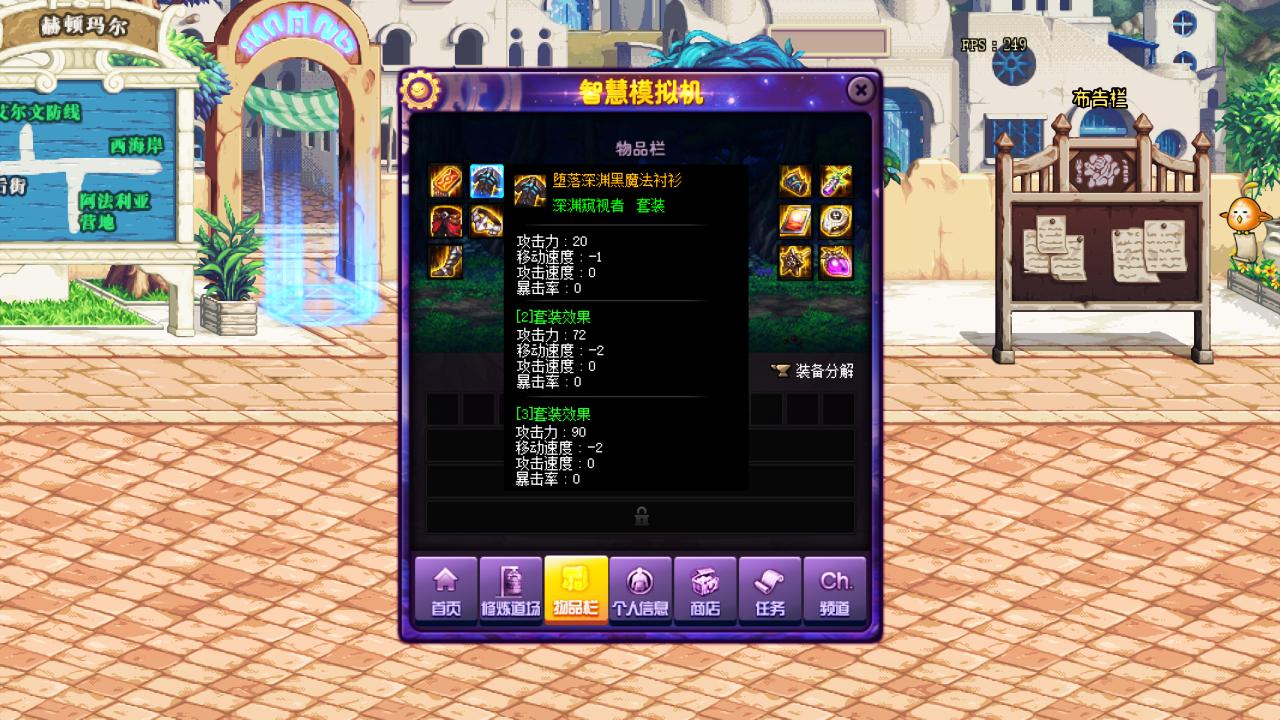Click the ring item in the right grid
Image resolution: width=1280 pixels, height=720 pixels.
(x=836, y=221)
